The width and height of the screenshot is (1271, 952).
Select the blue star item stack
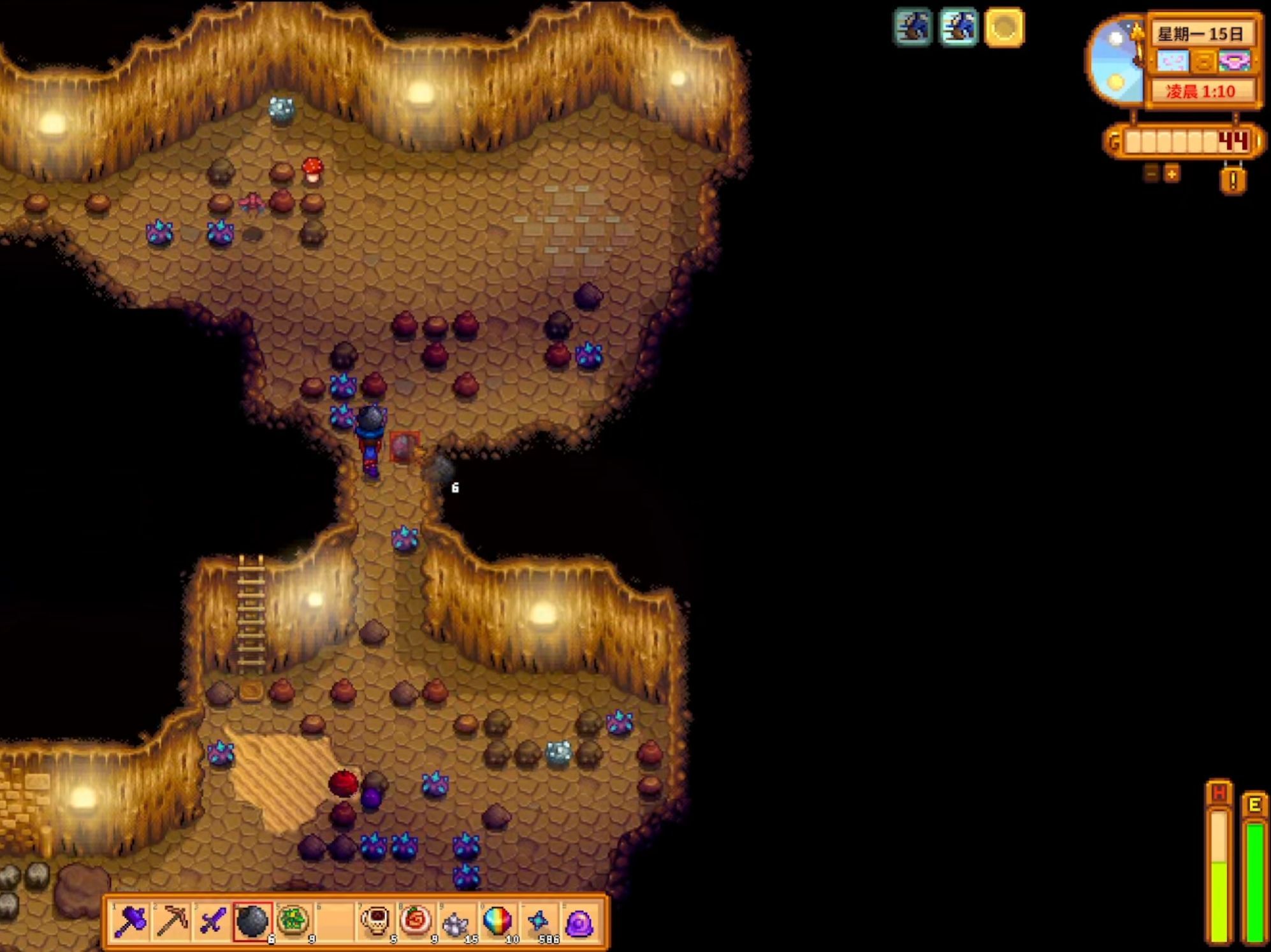pos(539,921)
